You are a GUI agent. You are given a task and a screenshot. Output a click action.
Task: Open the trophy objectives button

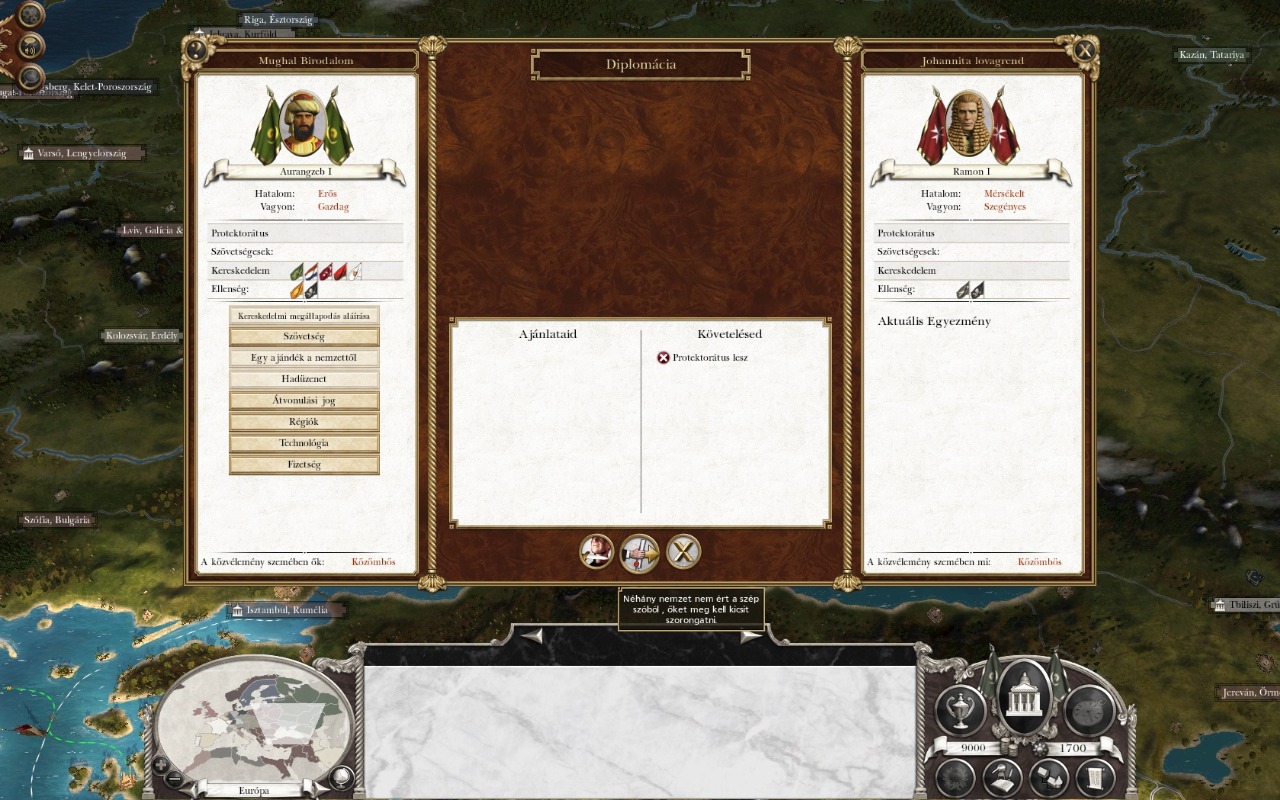click(x=959, y=710)
